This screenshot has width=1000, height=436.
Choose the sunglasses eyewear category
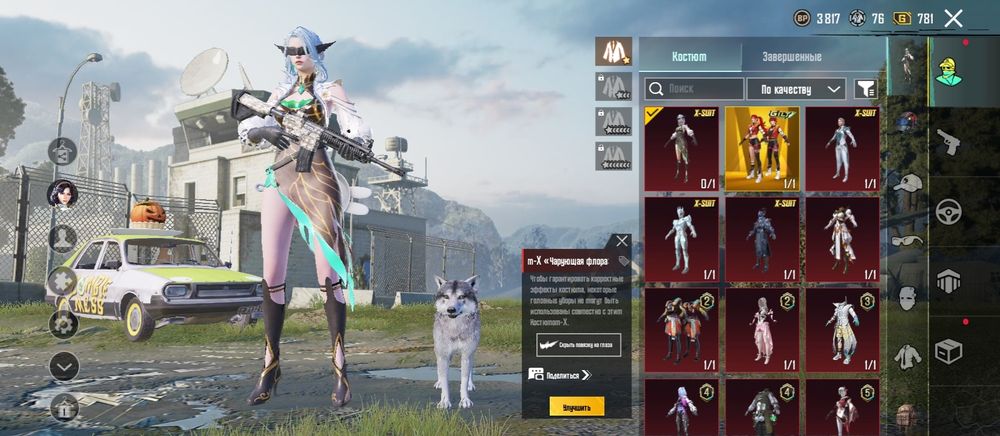click(x=907, y=241)
